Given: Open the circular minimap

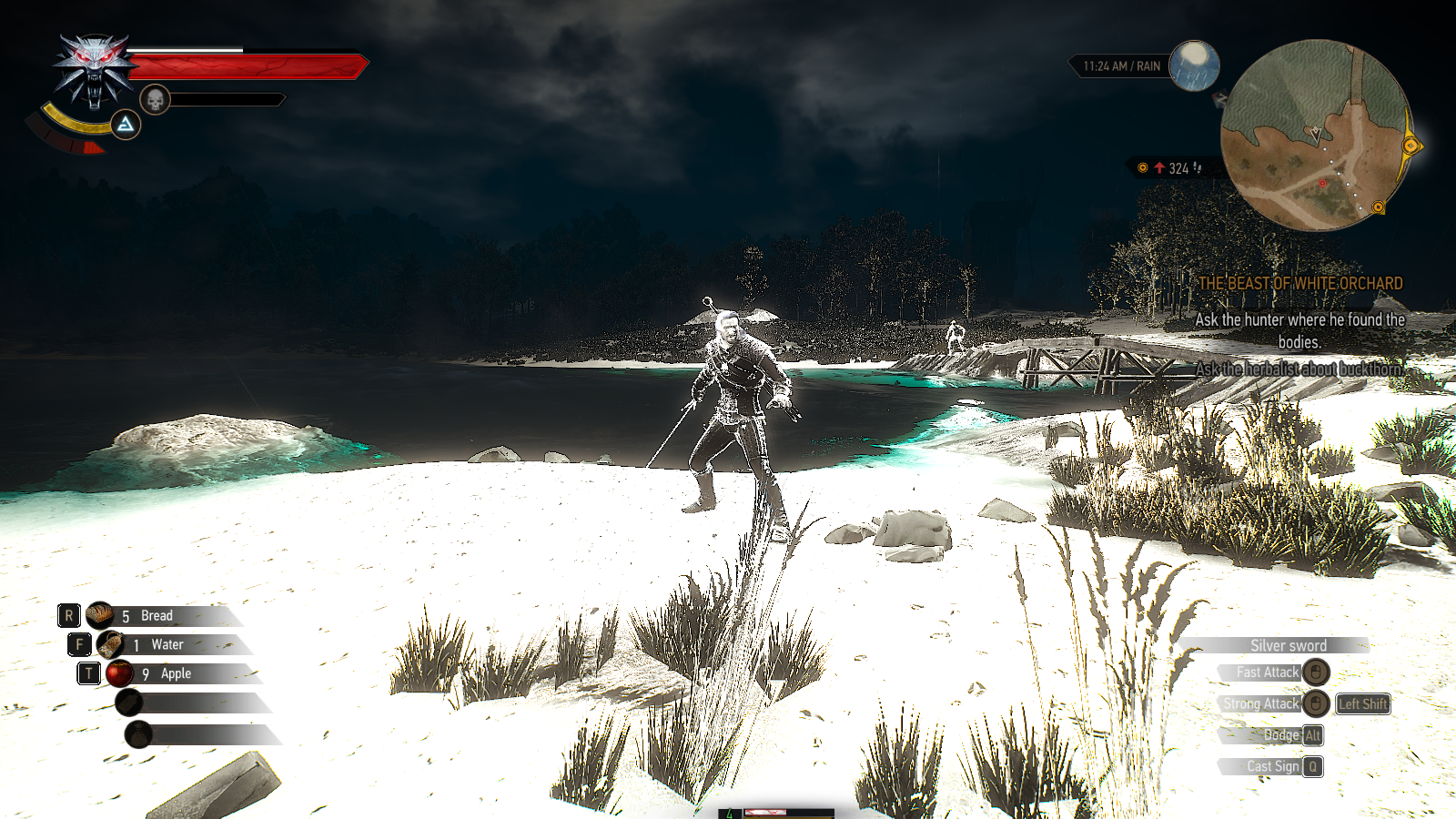Looking at the screenshot, I should tap(1314, 135).
